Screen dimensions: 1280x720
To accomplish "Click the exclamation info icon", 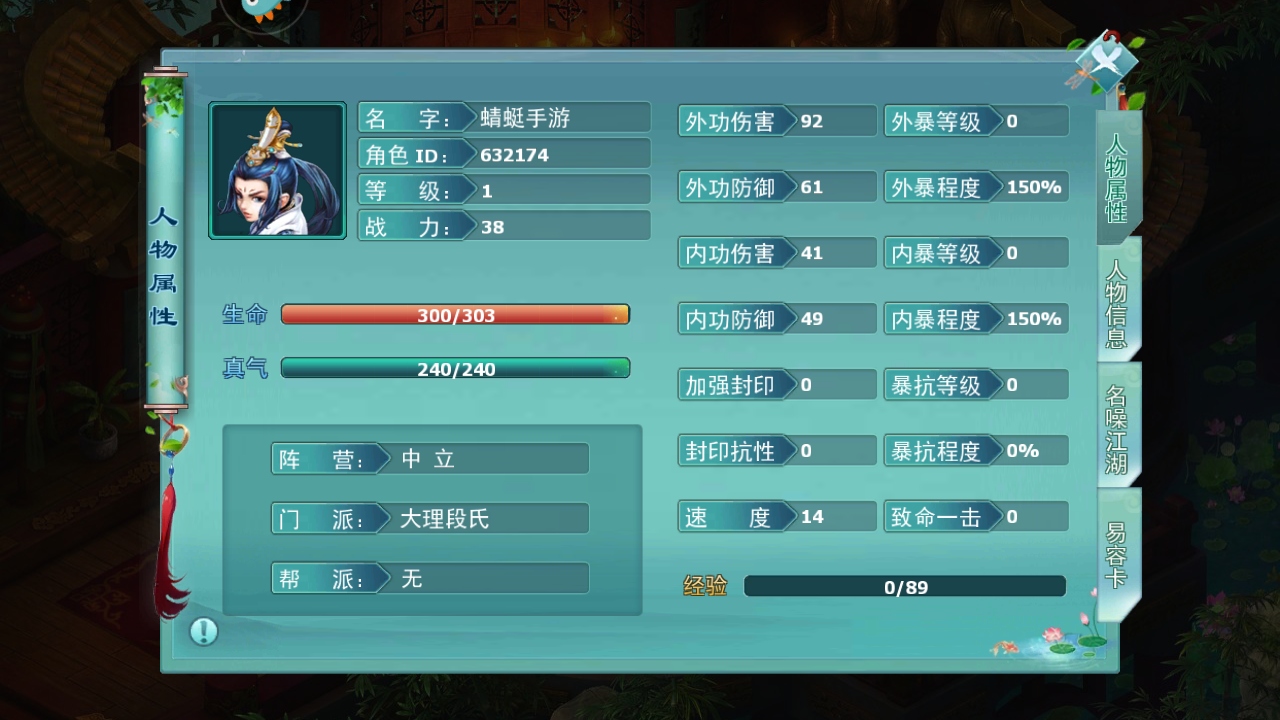I will click(x=204, y=631).
